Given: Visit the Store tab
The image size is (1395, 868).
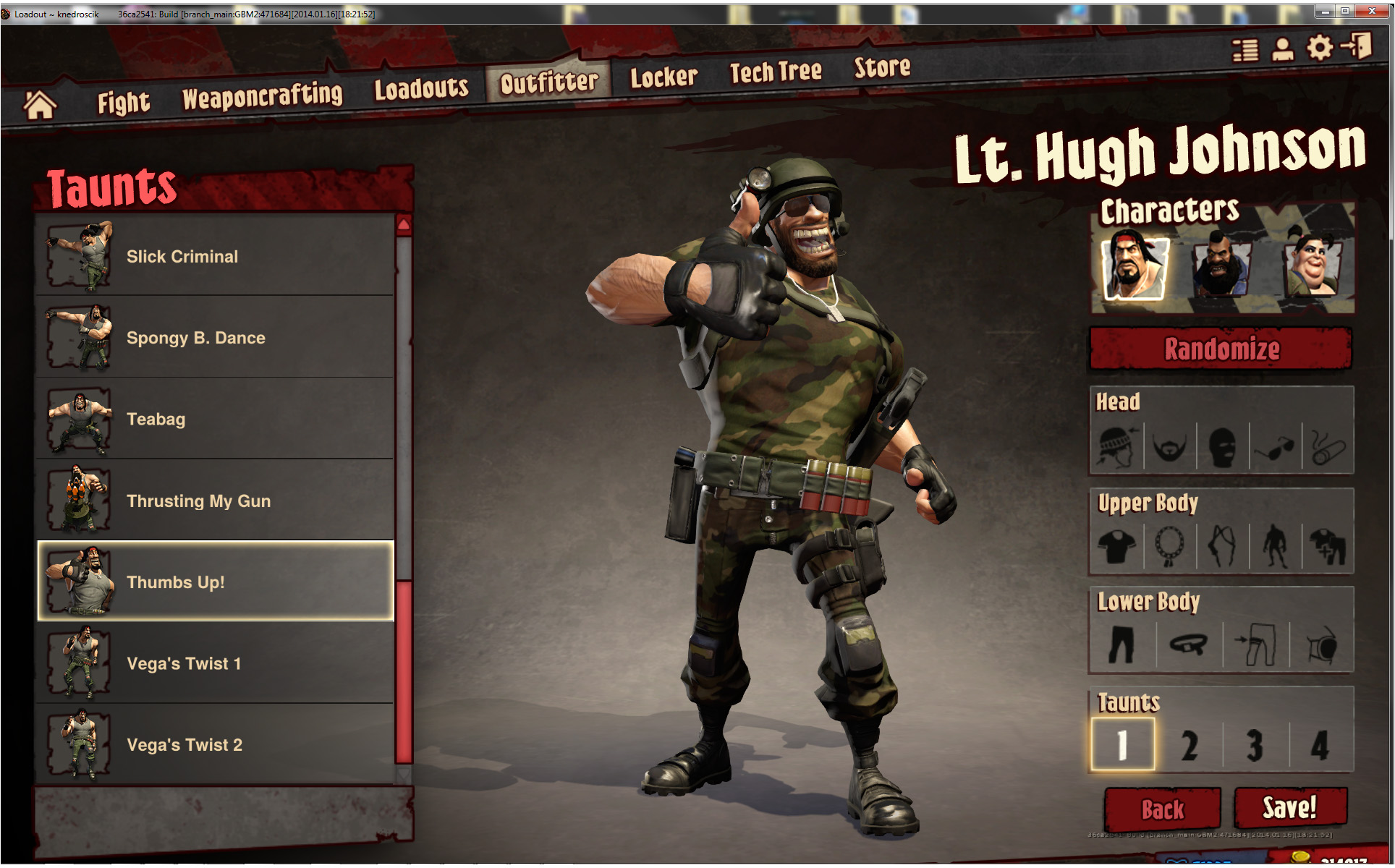Looking at the screenshot, I should click(x=882, y=67).
